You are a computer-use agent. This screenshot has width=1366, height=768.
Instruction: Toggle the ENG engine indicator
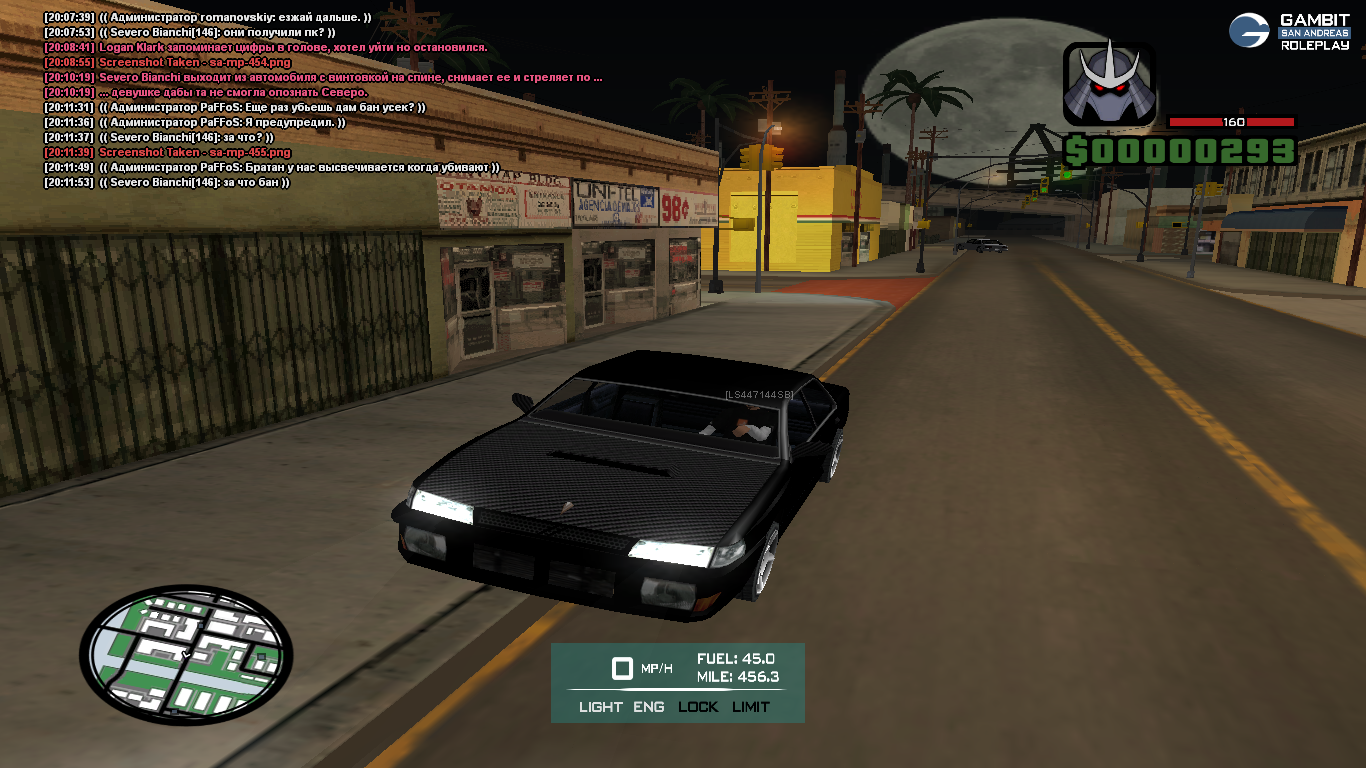tap(648, 707)
